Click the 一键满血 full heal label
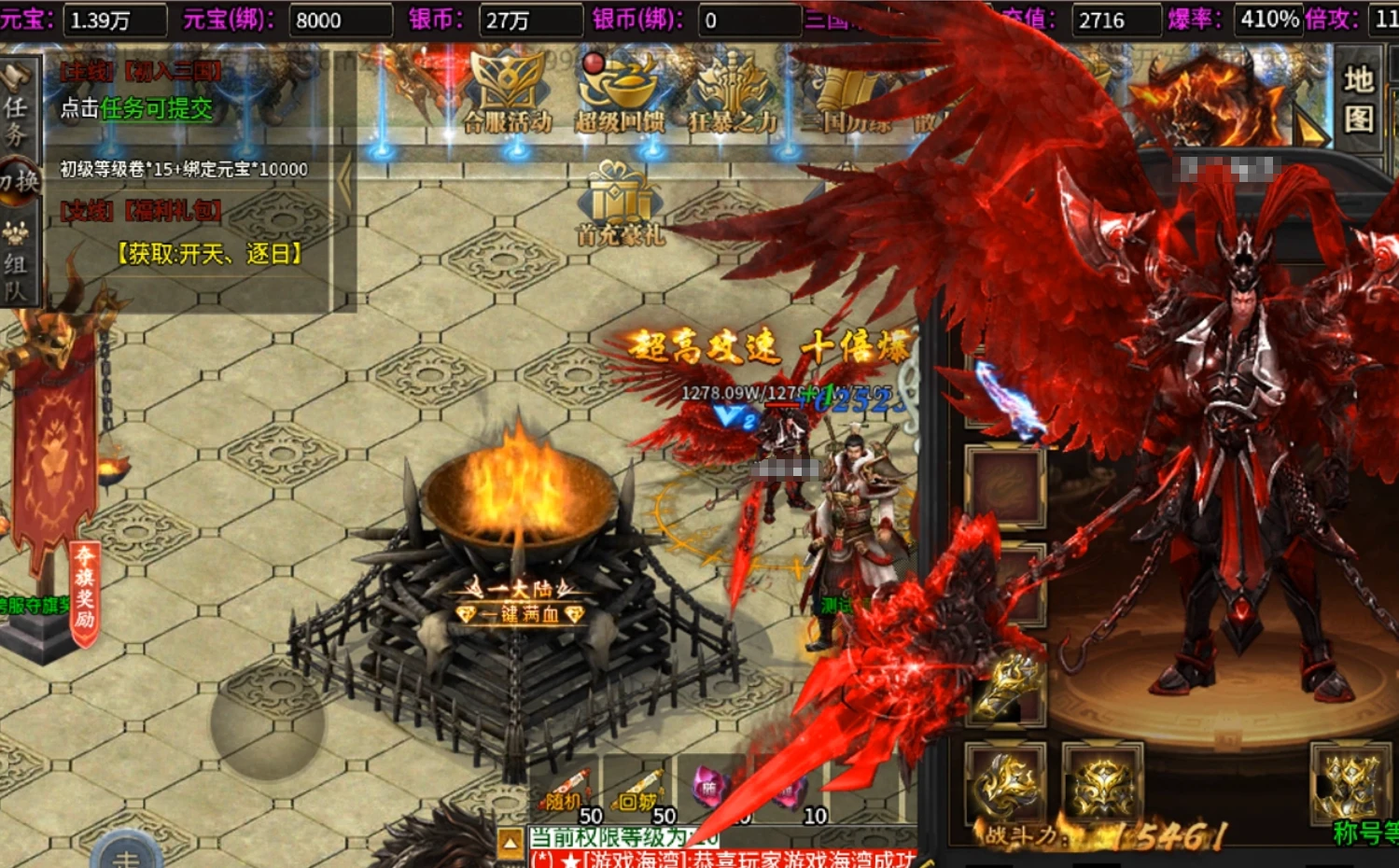1399x868 pixels. pyautogui.click(x=521, y=614)
